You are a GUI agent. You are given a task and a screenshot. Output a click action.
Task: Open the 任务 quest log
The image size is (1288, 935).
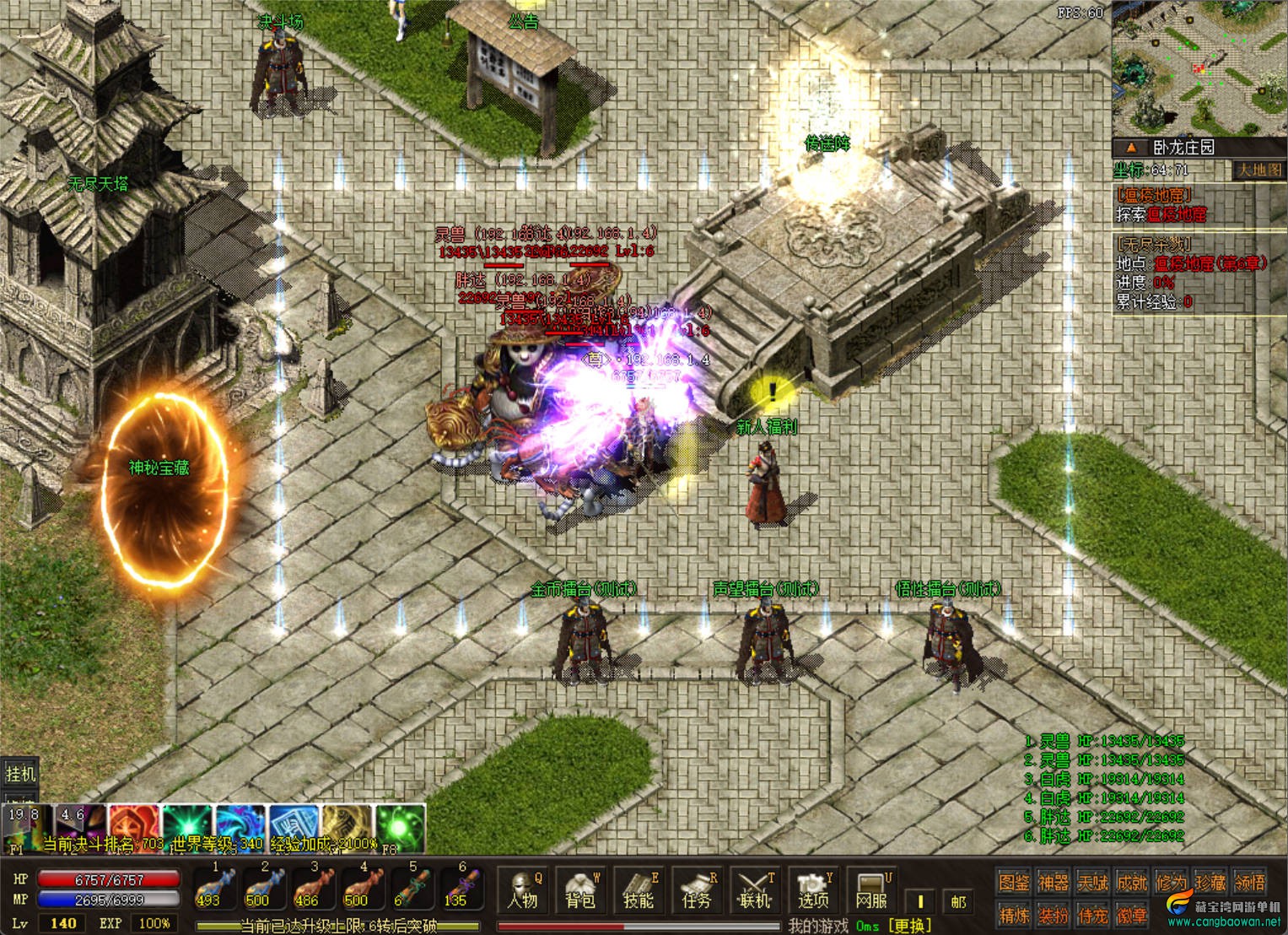(697, 891)
